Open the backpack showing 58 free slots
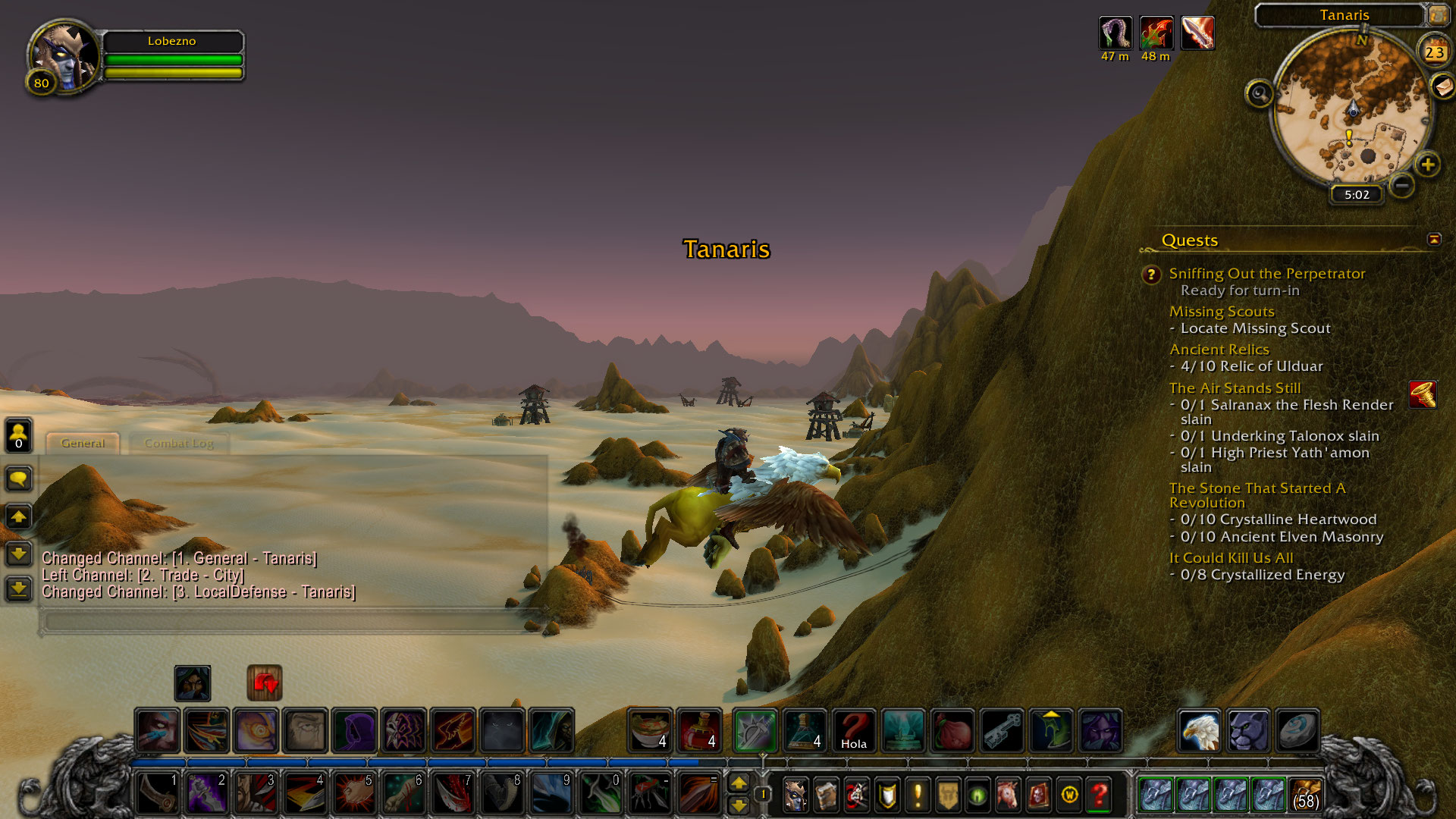This screenshot has width=1456, height=819. [1305, 795]
